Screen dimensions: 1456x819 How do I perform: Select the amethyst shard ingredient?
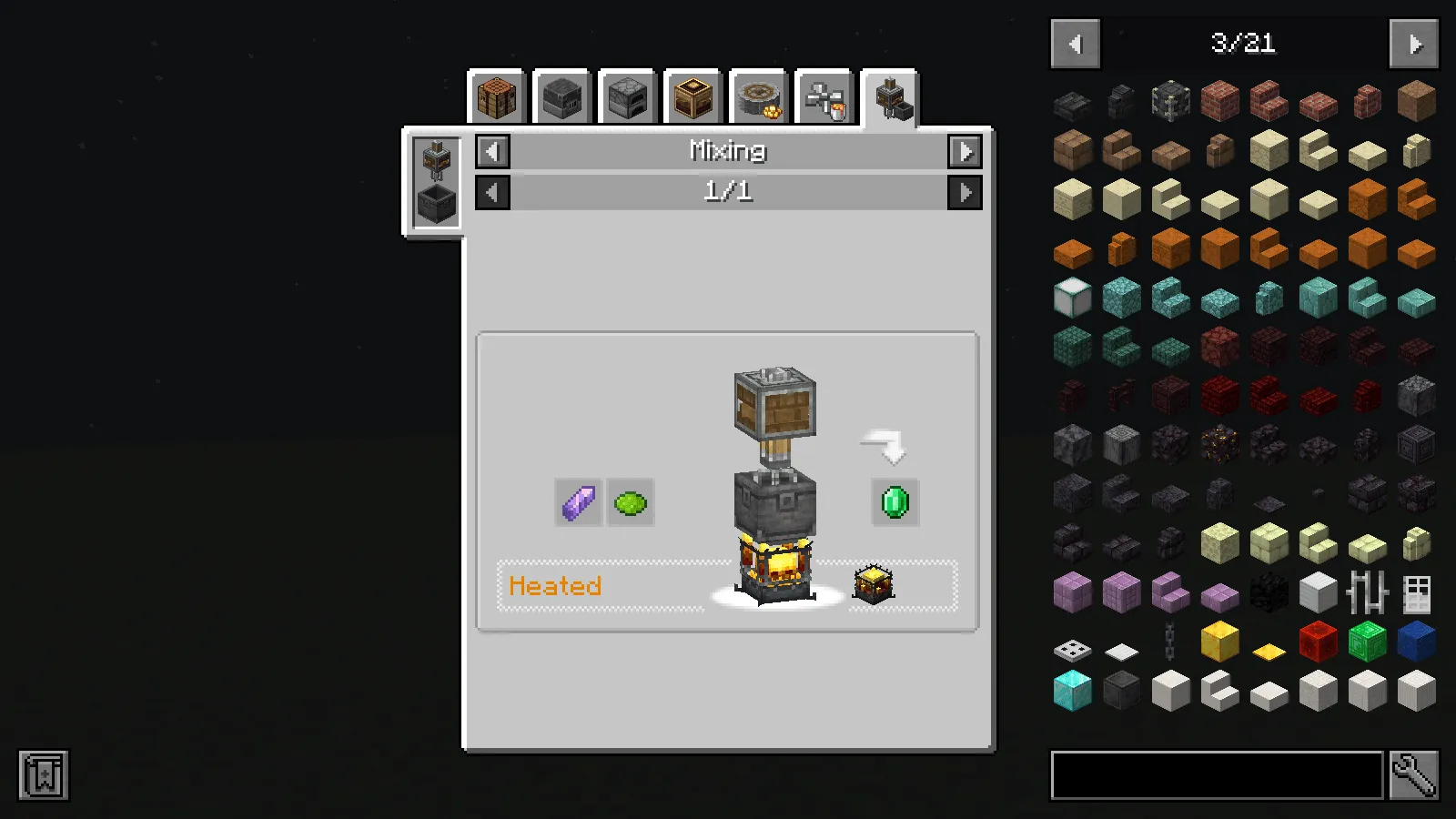(578, 501)
